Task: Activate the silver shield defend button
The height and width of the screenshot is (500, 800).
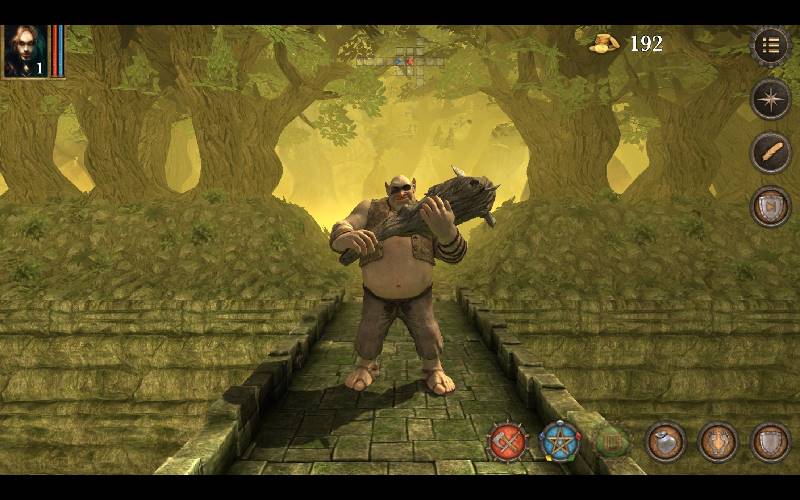Action: (770, 441)
